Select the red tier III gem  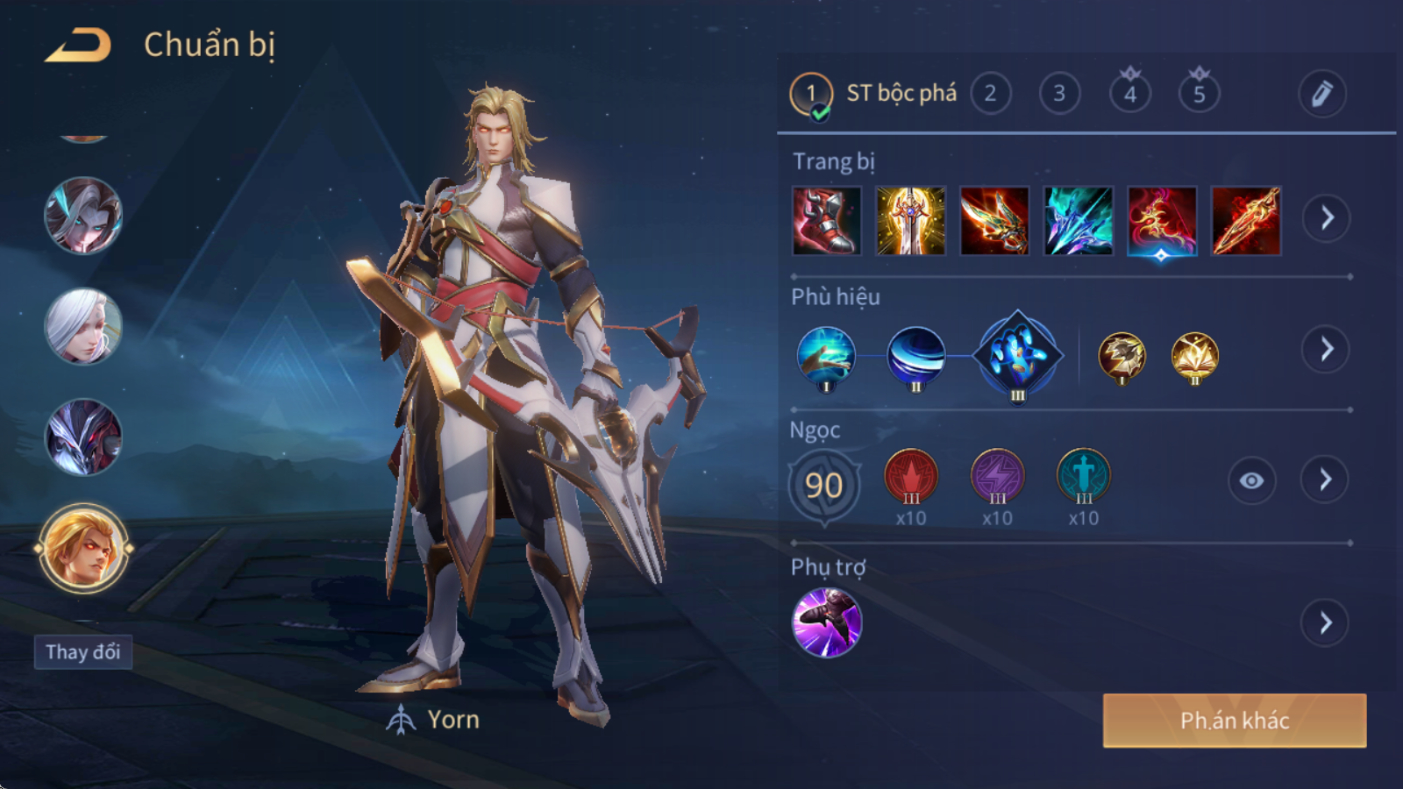tap(911, 476)
